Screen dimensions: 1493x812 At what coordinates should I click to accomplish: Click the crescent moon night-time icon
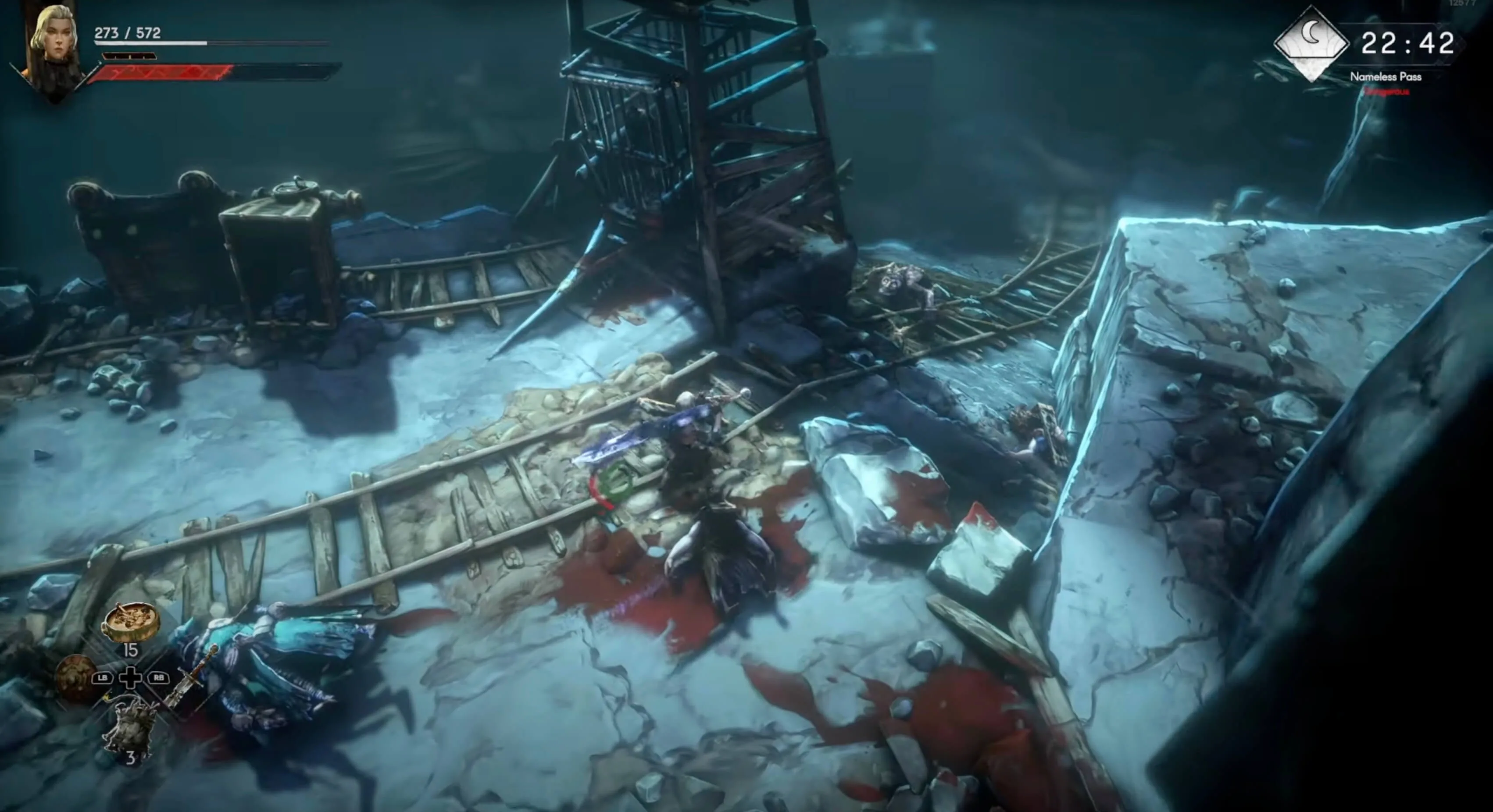(1311, 42)
